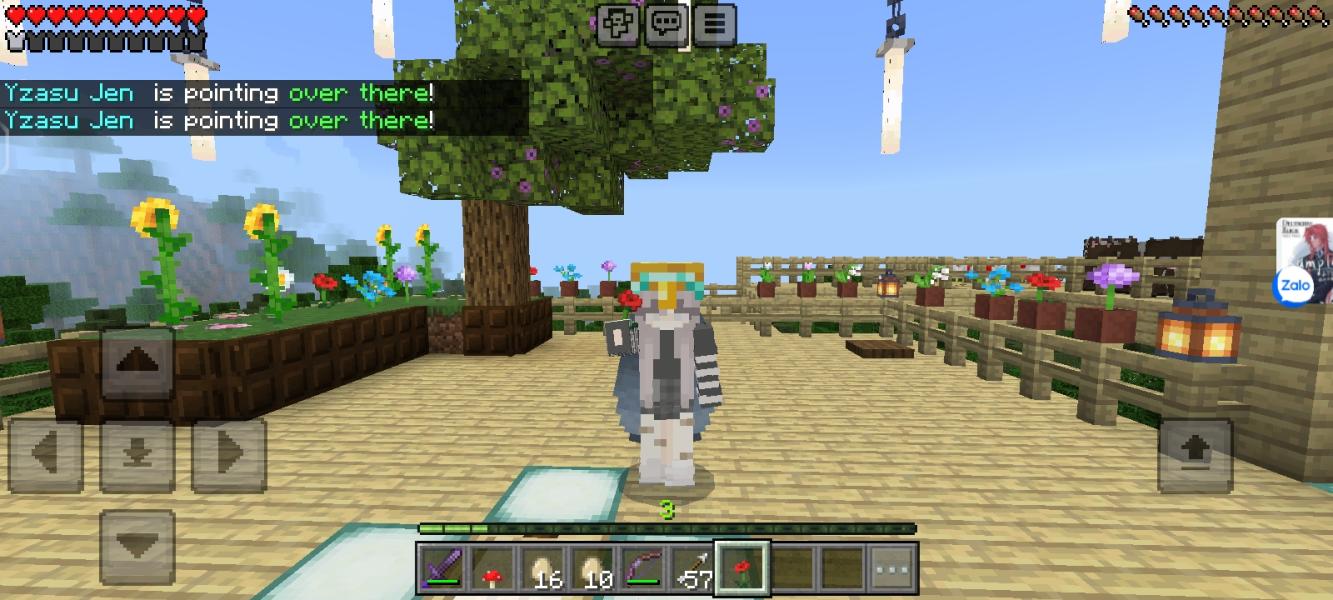Image resolution: width=1333 pixels, height=600 pixels.
Task: Choose the egg stack of 16
Action: (x=542, y=570)
